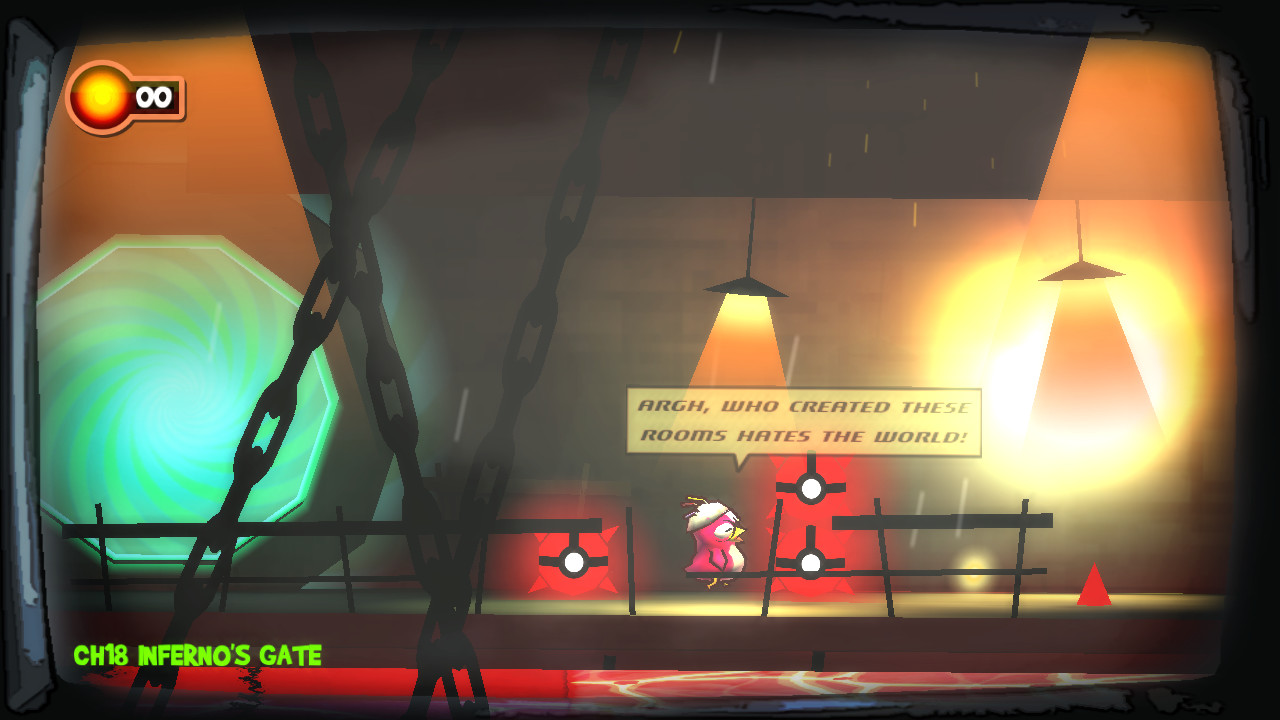Click the rightmost hanging lamp
The height and width of the screenshot is (720, 1280).
click(1080, 270)
